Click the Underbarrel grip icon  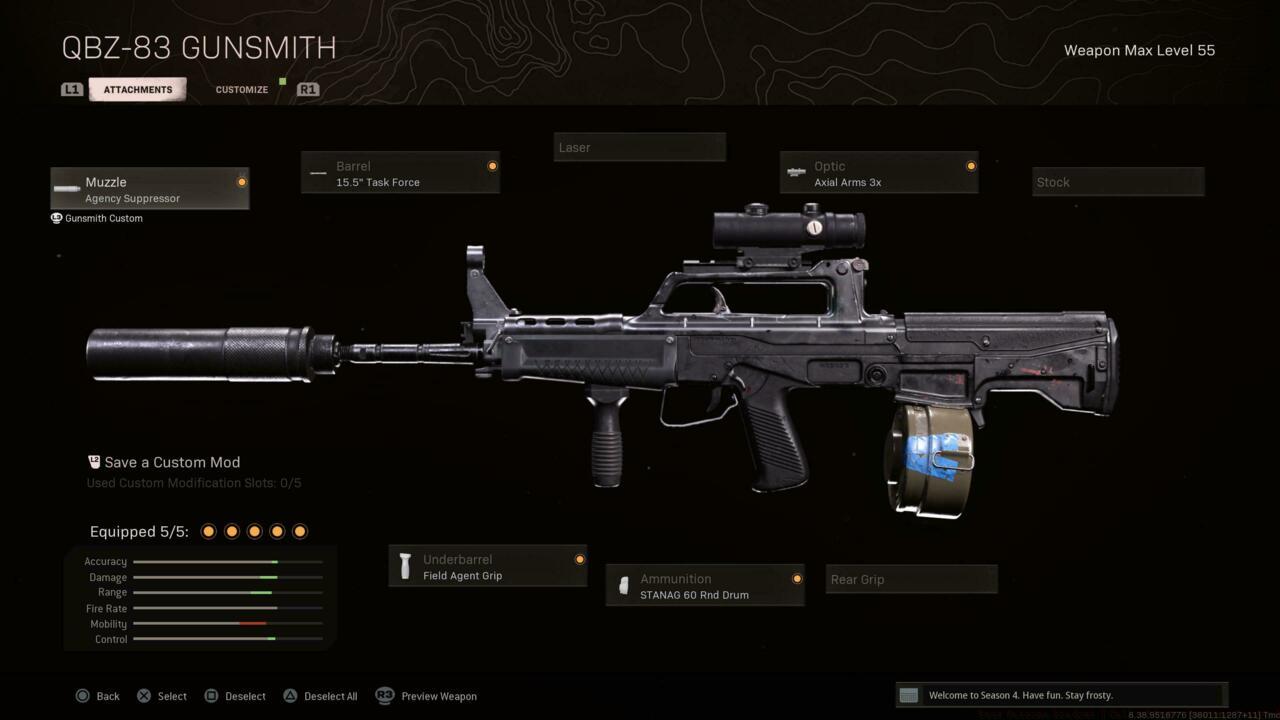coord(405,566)
